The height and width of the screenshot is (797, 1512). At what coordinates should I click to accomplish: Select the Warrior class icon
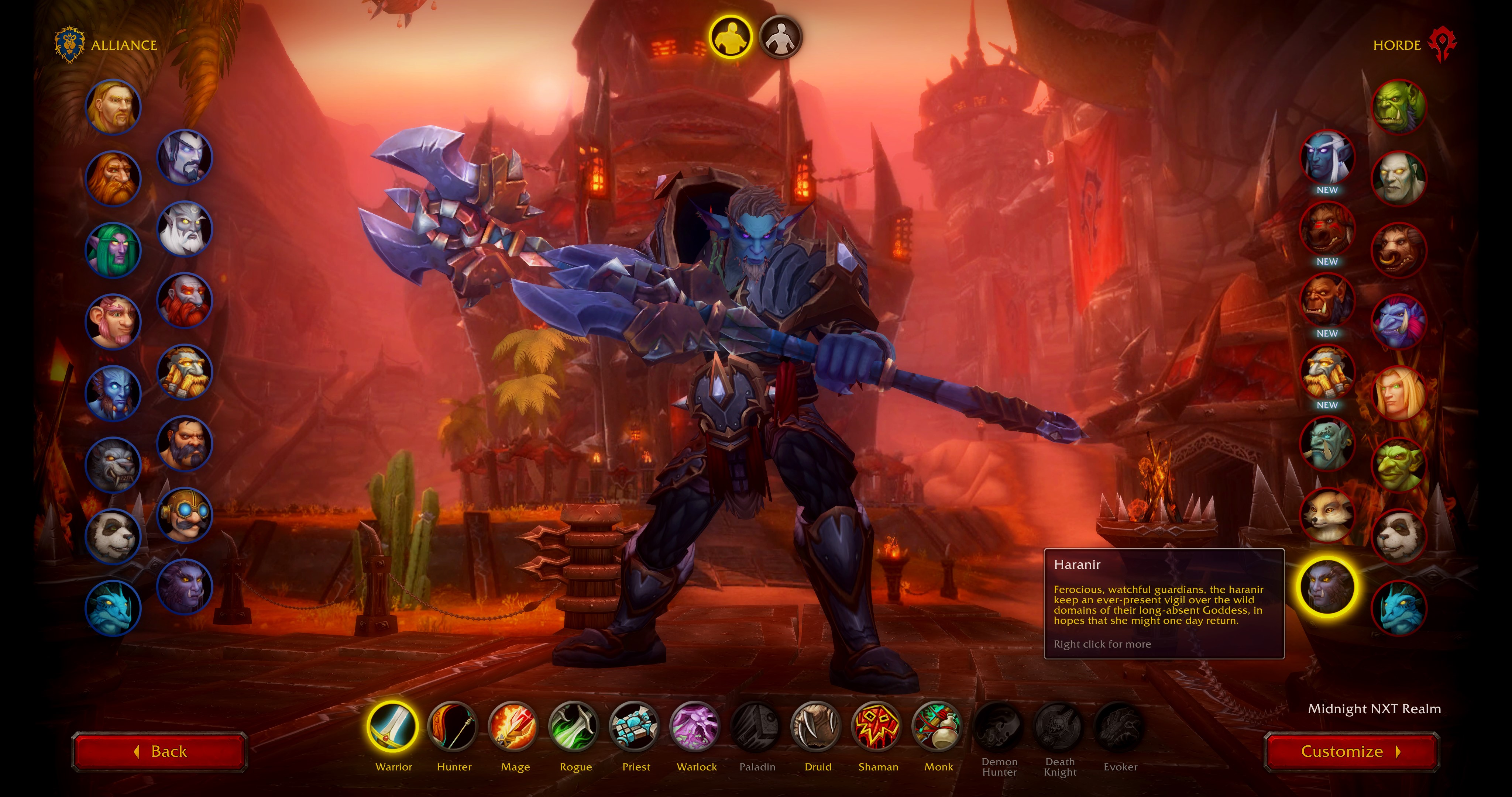394,728
